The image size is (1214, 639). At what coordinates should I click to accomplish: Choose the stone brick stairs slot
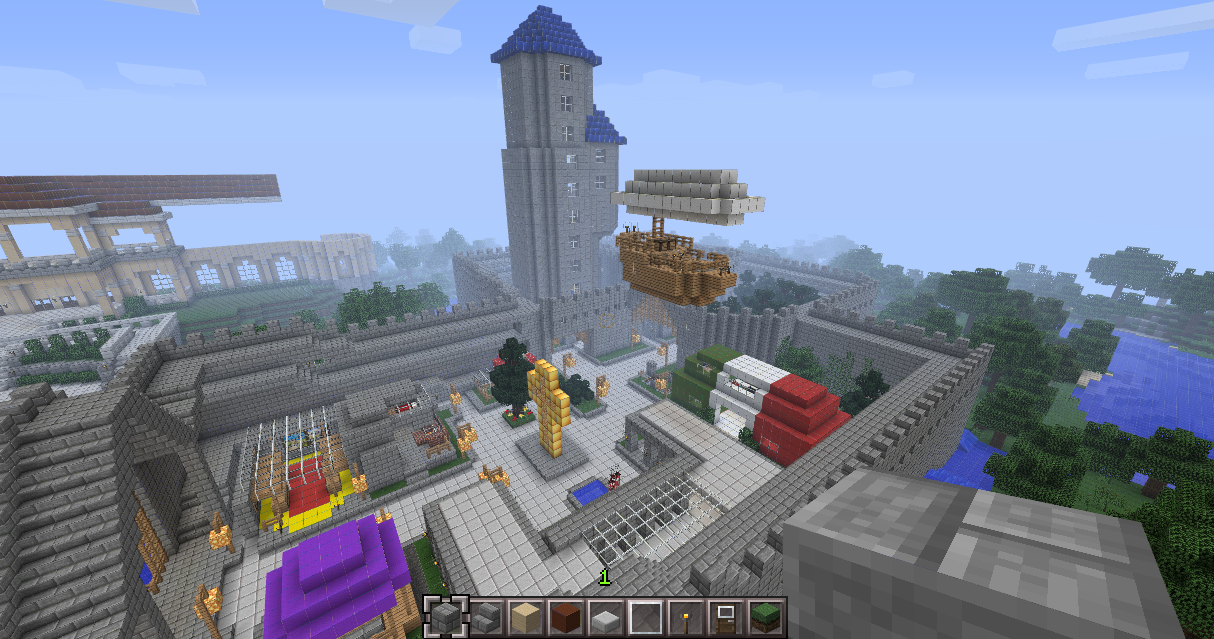tap(485, 617)
